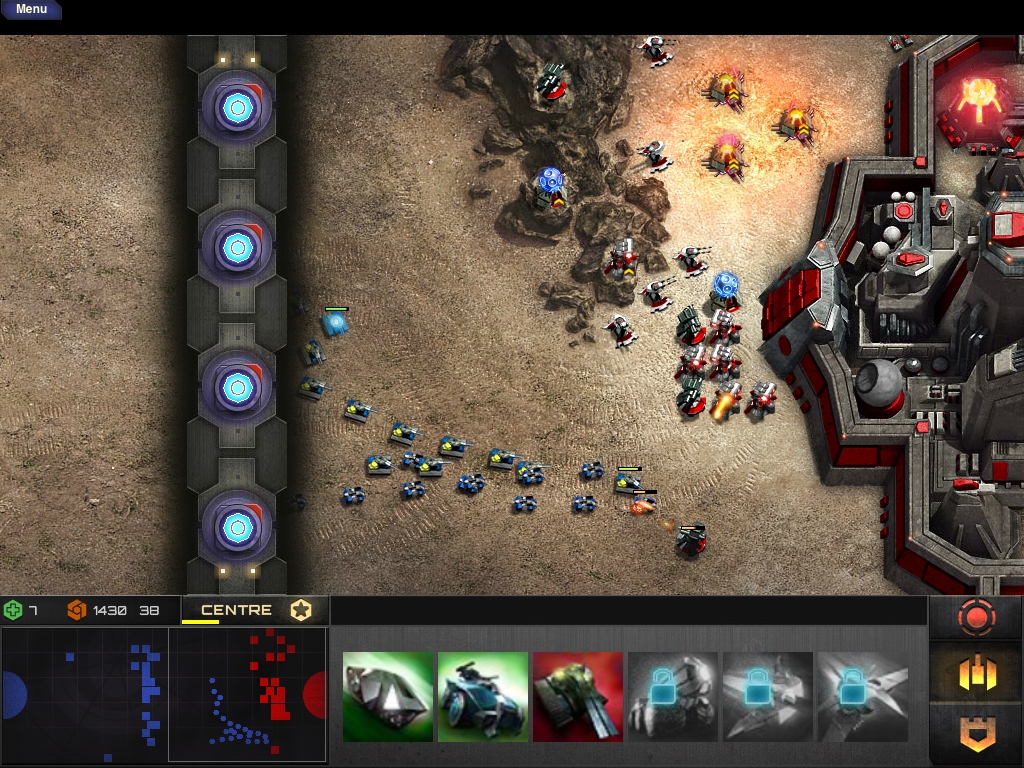Select the green hover-craft unit card
Screen dimensions: 1024x768
point(388,697)
